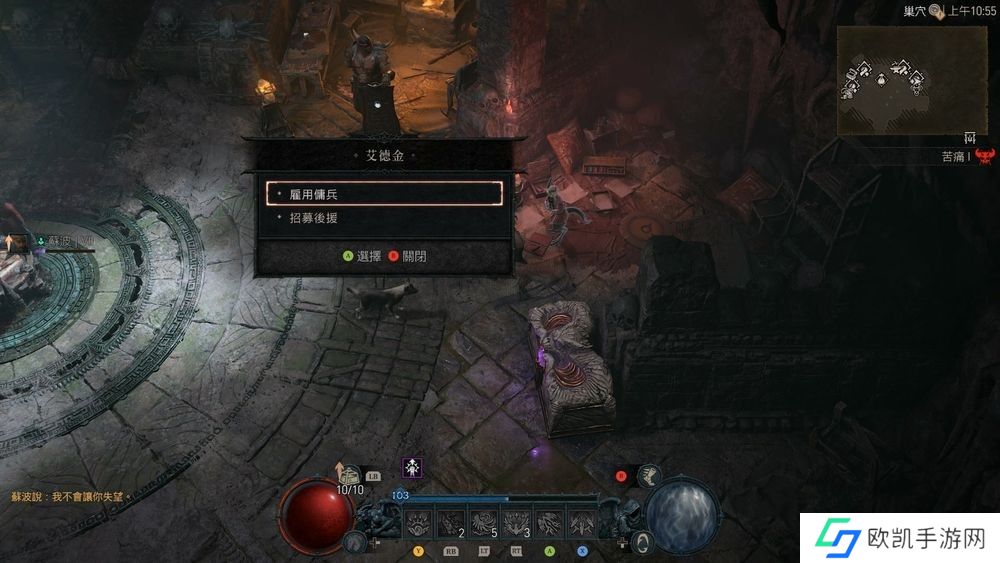
Task: Activate the skill slot showing number 5
Action: click(x=485, y=522)
